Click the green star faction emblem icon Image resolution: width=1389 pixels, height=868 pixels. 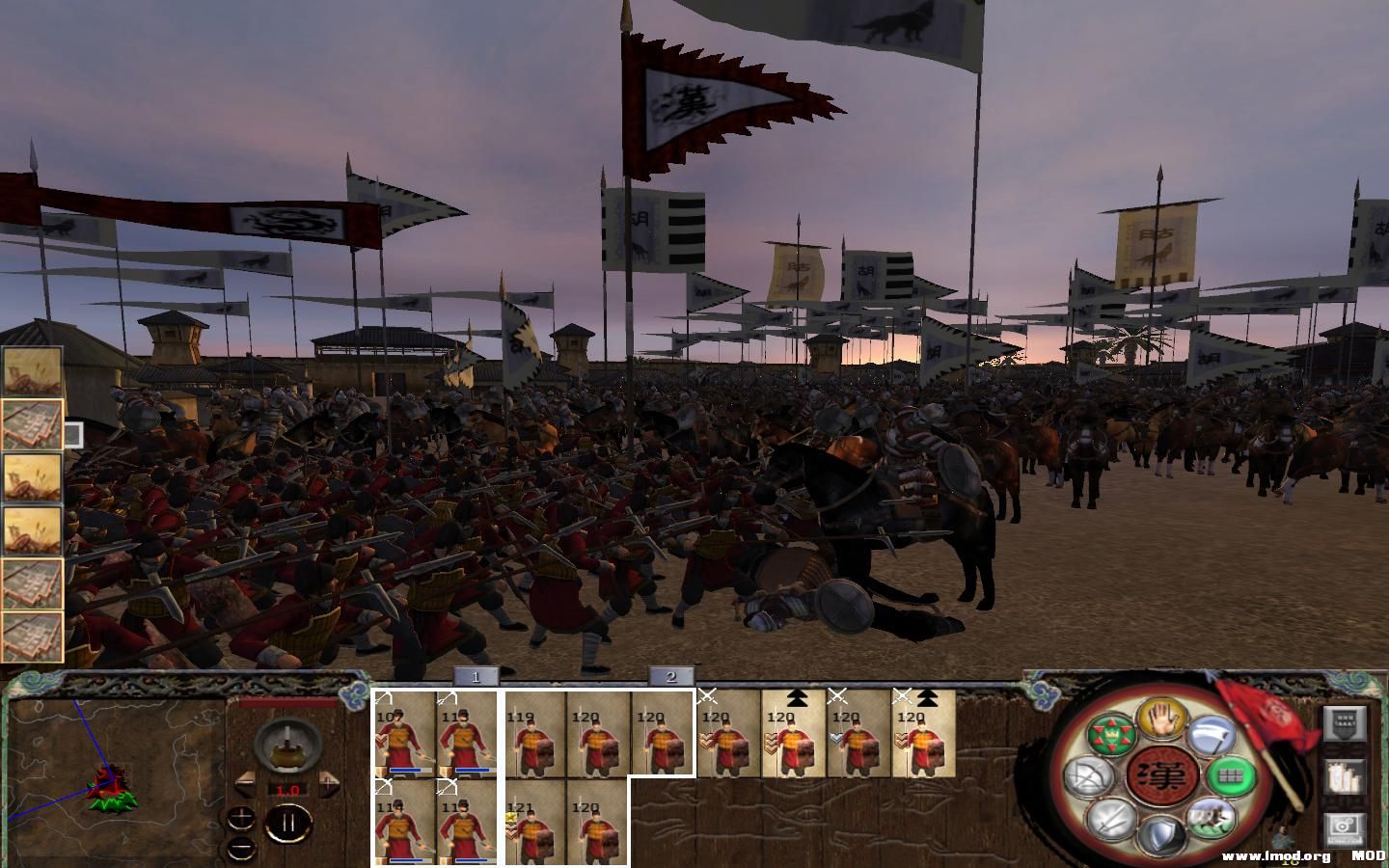[x=1111, y=734]
